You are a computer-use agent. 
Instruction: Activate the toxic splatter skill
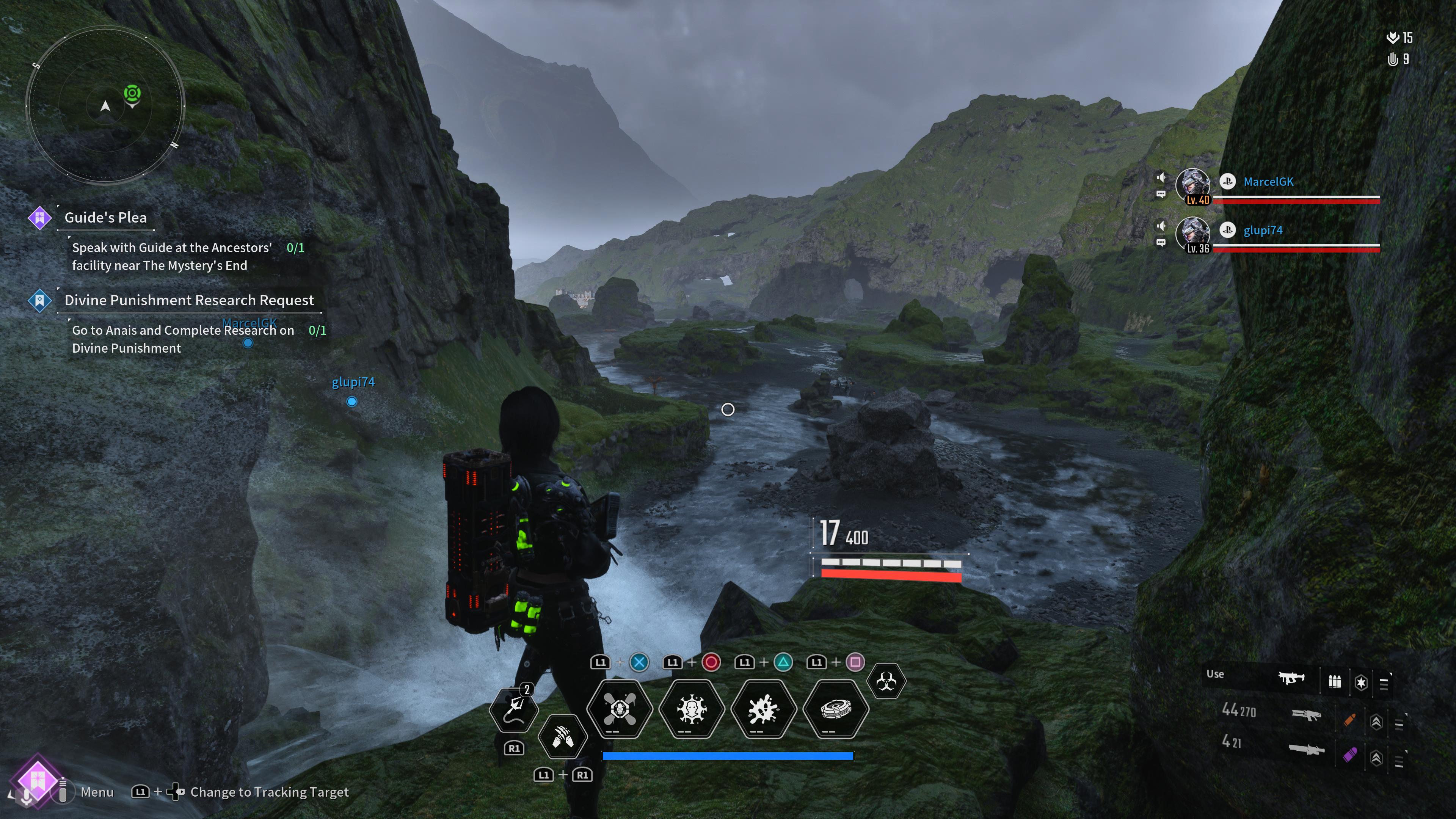coord(764,709)
